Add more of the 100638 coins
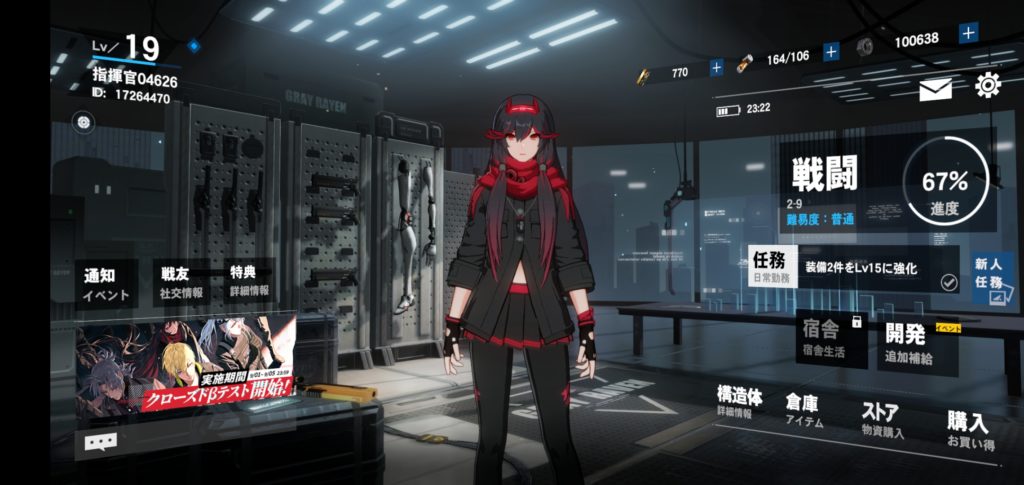Screen dimensions: 1024x485 click(x=968, y=33)
